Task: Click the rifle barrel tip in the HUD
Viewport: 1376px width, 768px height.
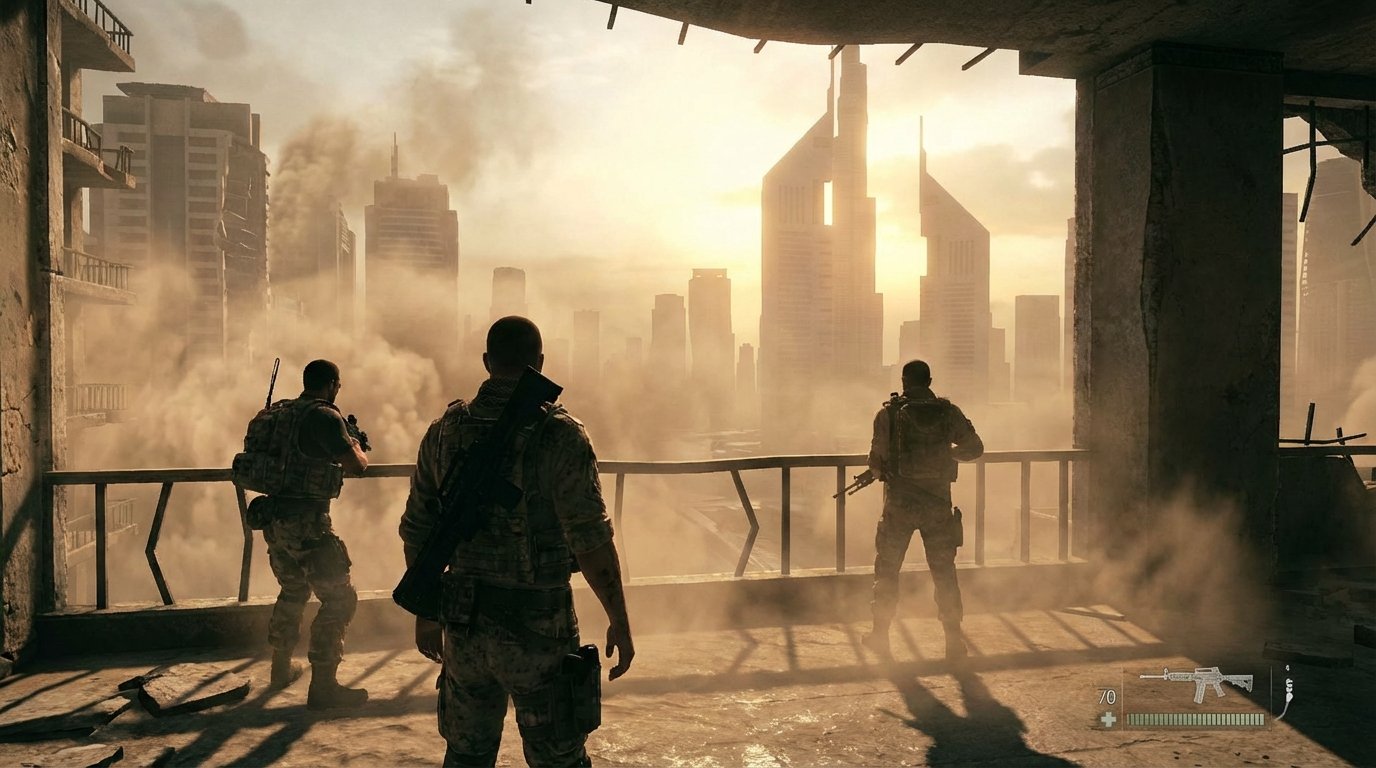Action: (x=1143, y=678)
